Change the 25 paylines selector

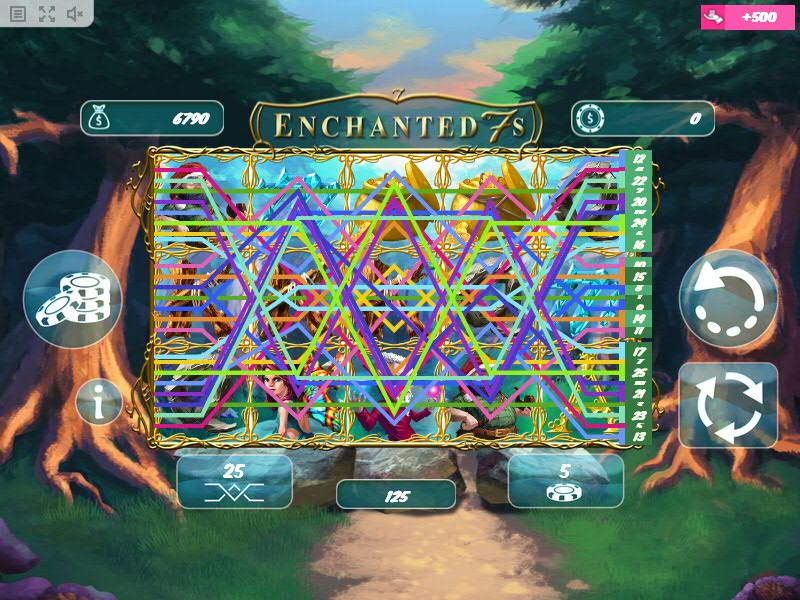click(x=234, y=481)
